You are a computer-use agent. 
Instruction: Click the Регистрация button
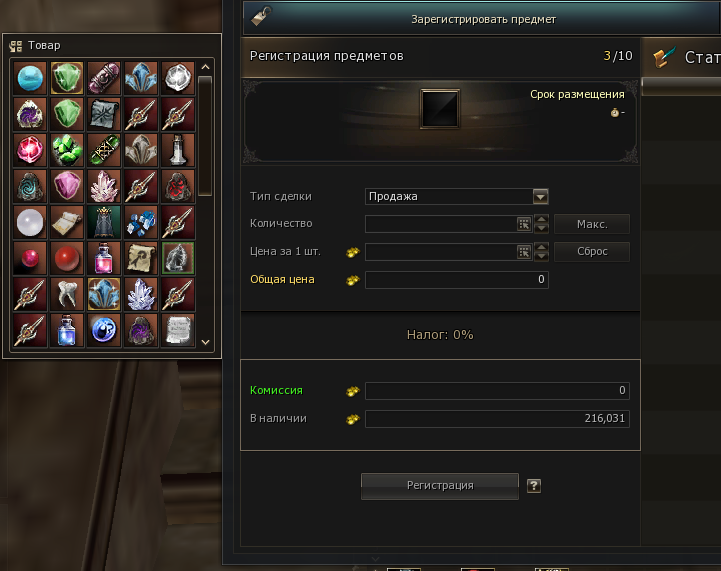[440, 486]
